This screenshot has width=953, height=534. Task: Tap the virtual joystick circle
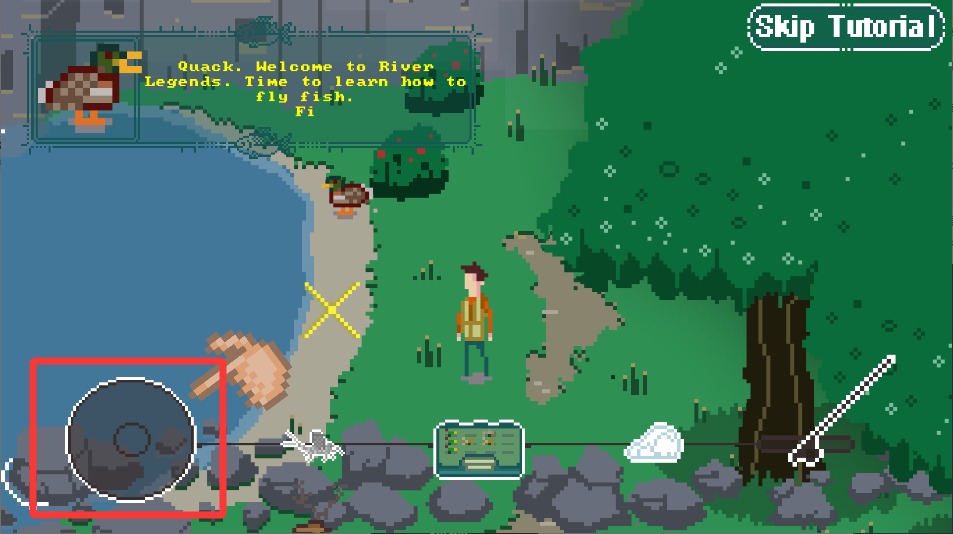pos(130,438)
